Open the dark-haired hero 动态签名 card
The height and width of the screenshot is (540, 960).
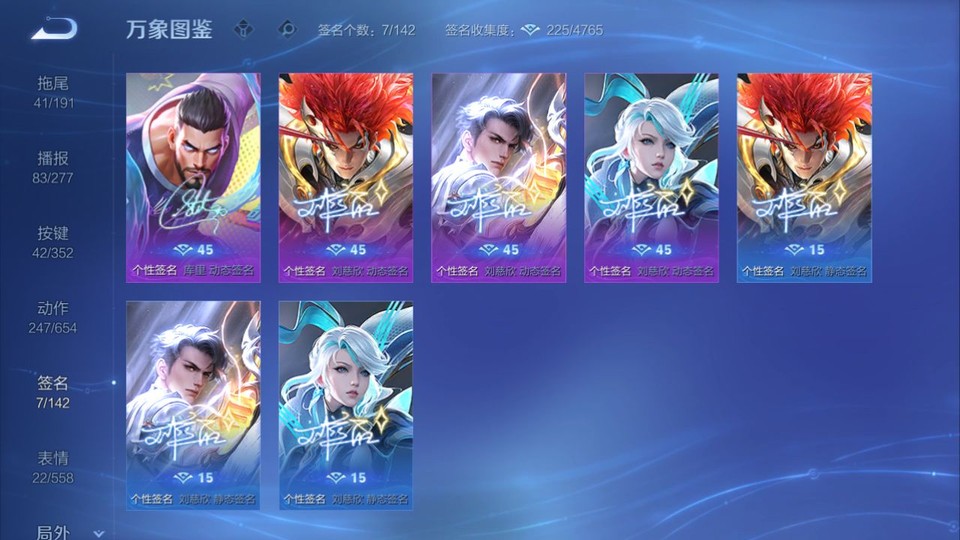coord(499,177)
